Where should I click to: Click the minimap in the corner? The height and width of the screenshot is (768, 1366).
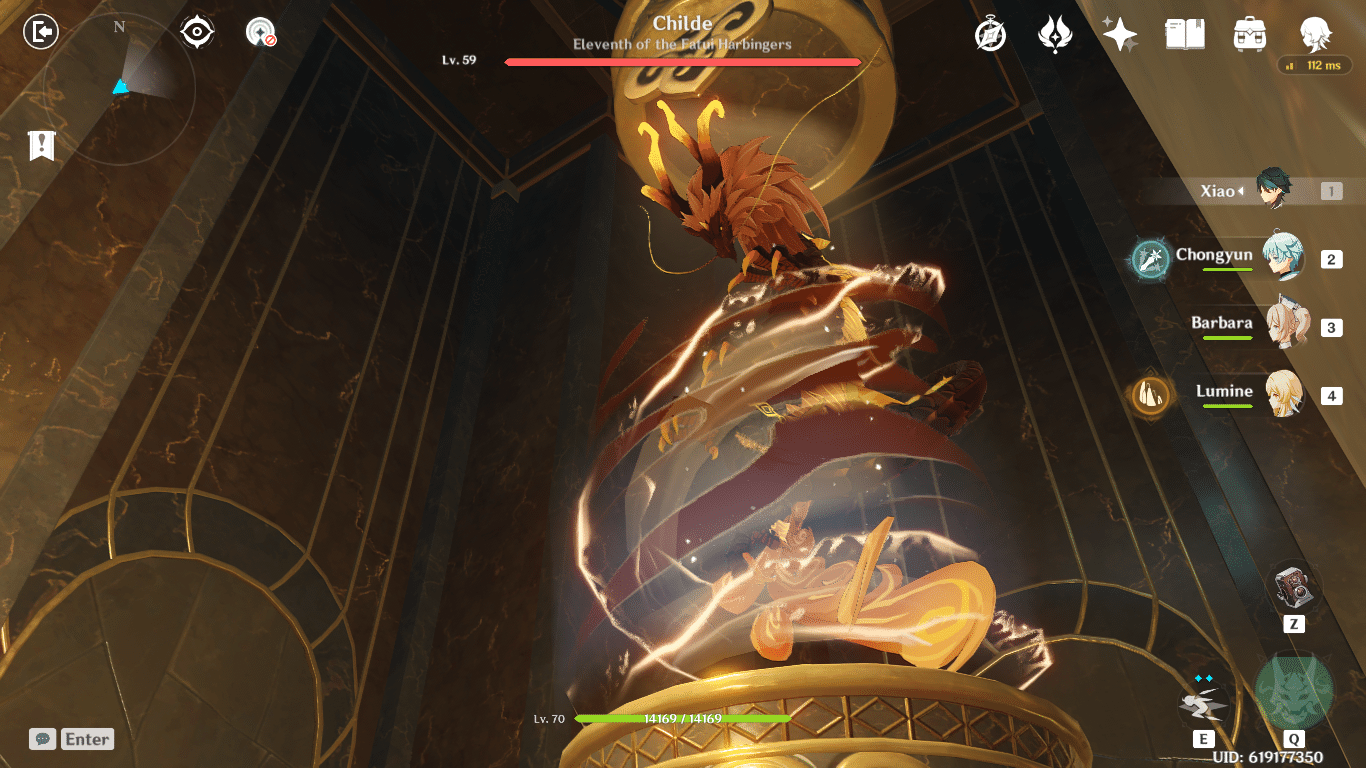[120, 85]
